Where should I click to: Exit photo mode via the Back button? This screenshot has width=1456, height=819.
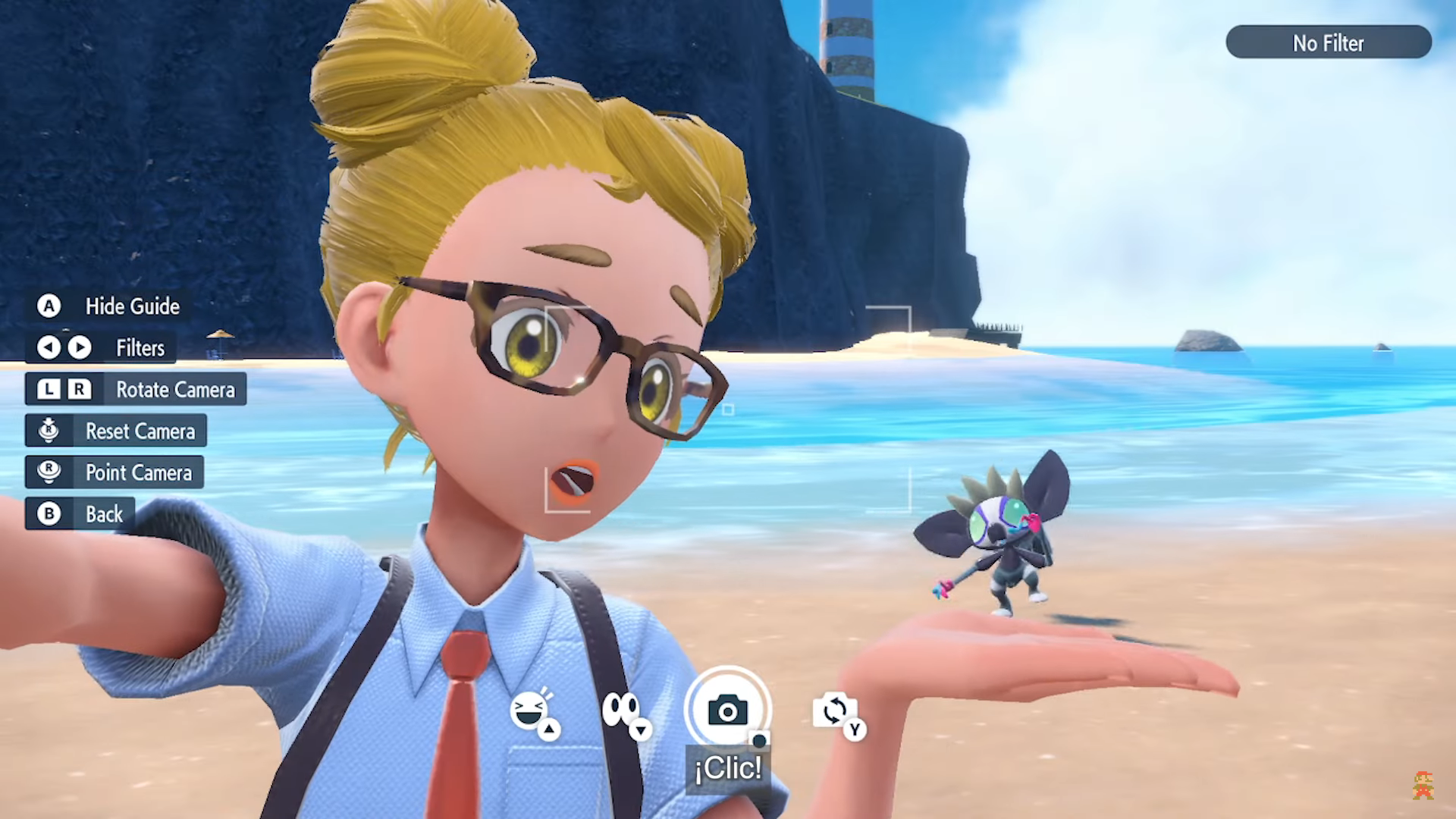click(x=102, y=513)
